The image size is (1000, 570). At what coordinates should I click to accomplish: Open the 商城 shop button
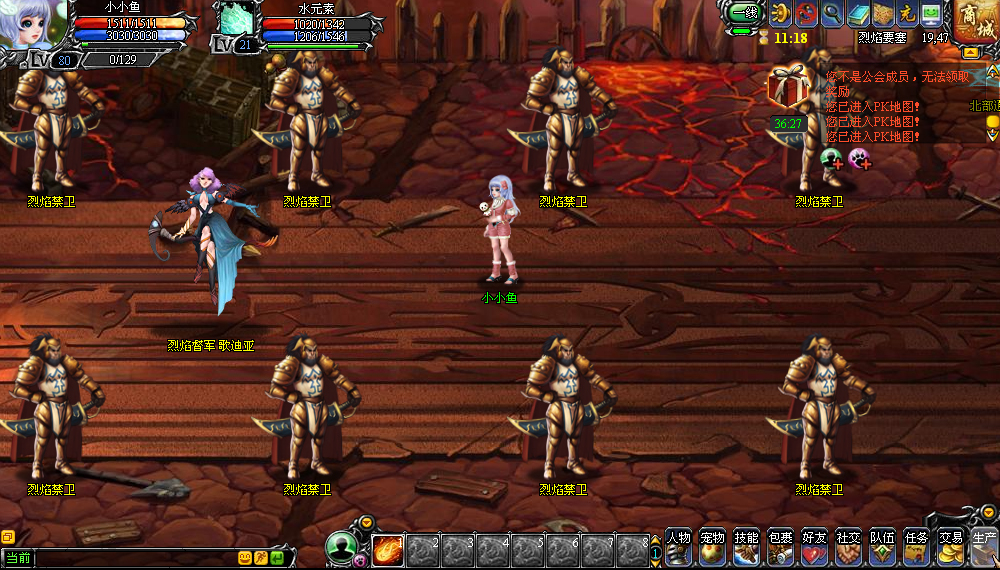(974, 22)
